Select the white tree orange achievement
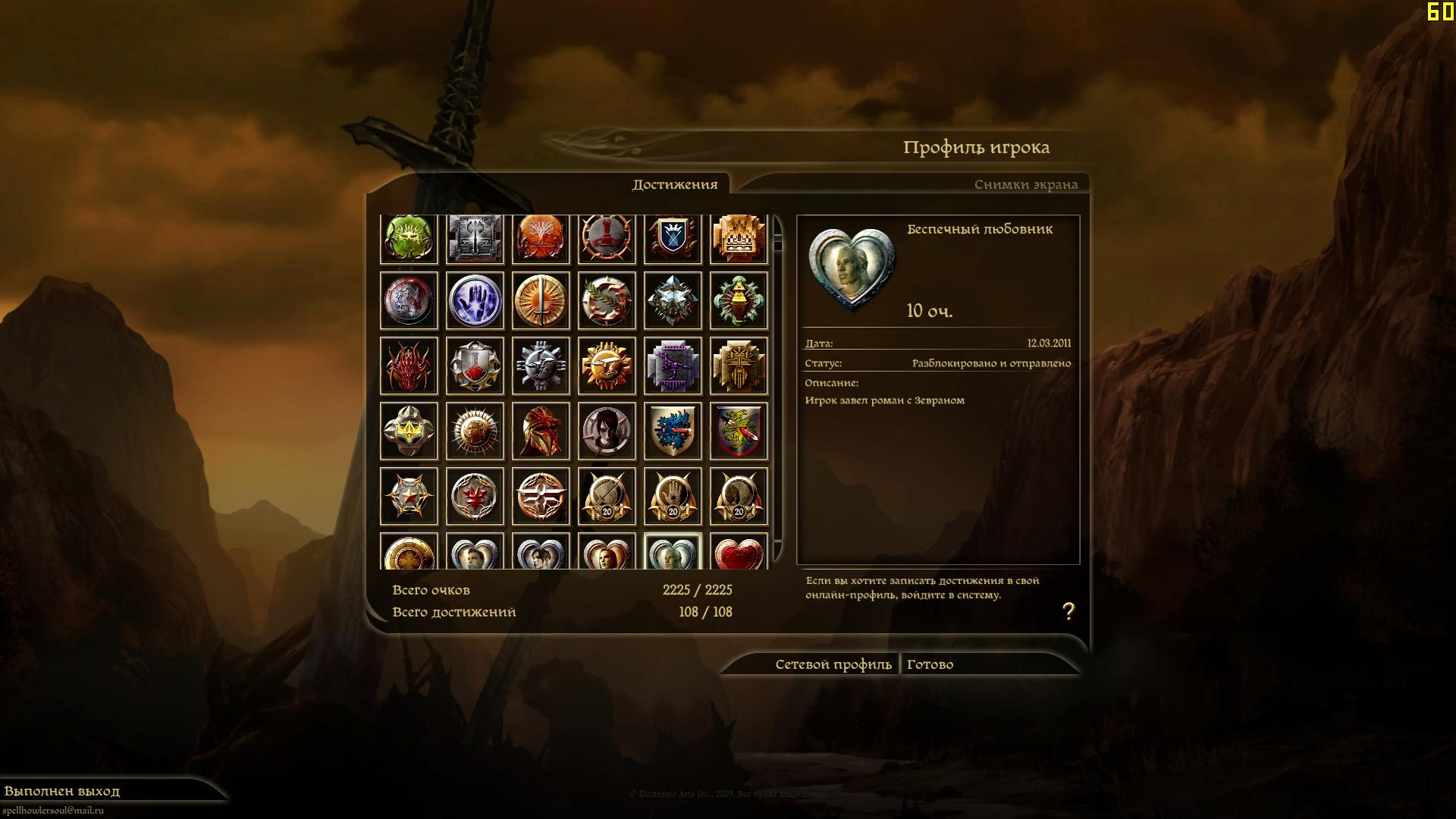Viewport: 1456px width, 819px height. 541,238
